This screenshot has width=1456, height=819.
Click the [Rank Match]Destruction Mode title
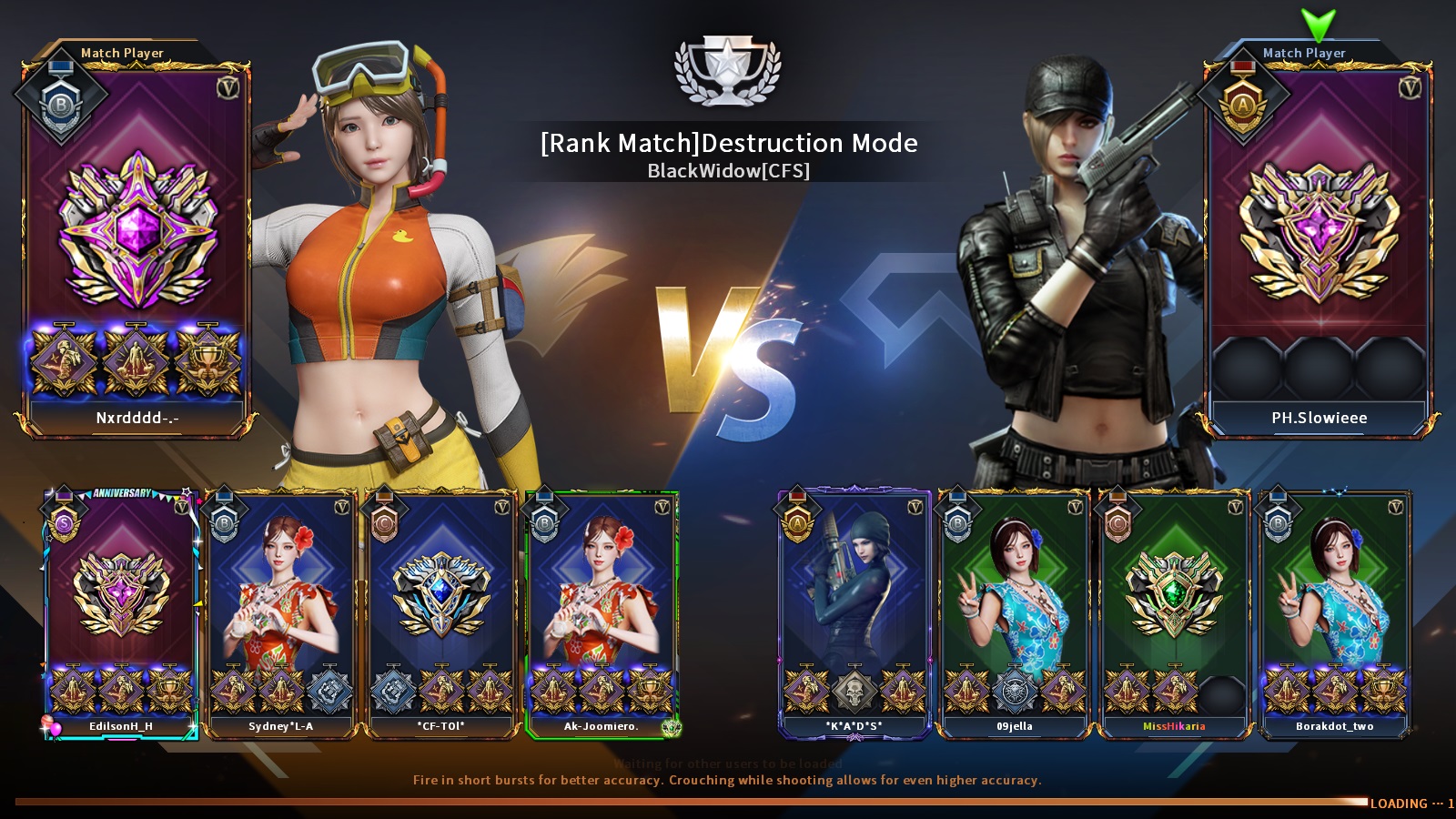pos(728,143)
